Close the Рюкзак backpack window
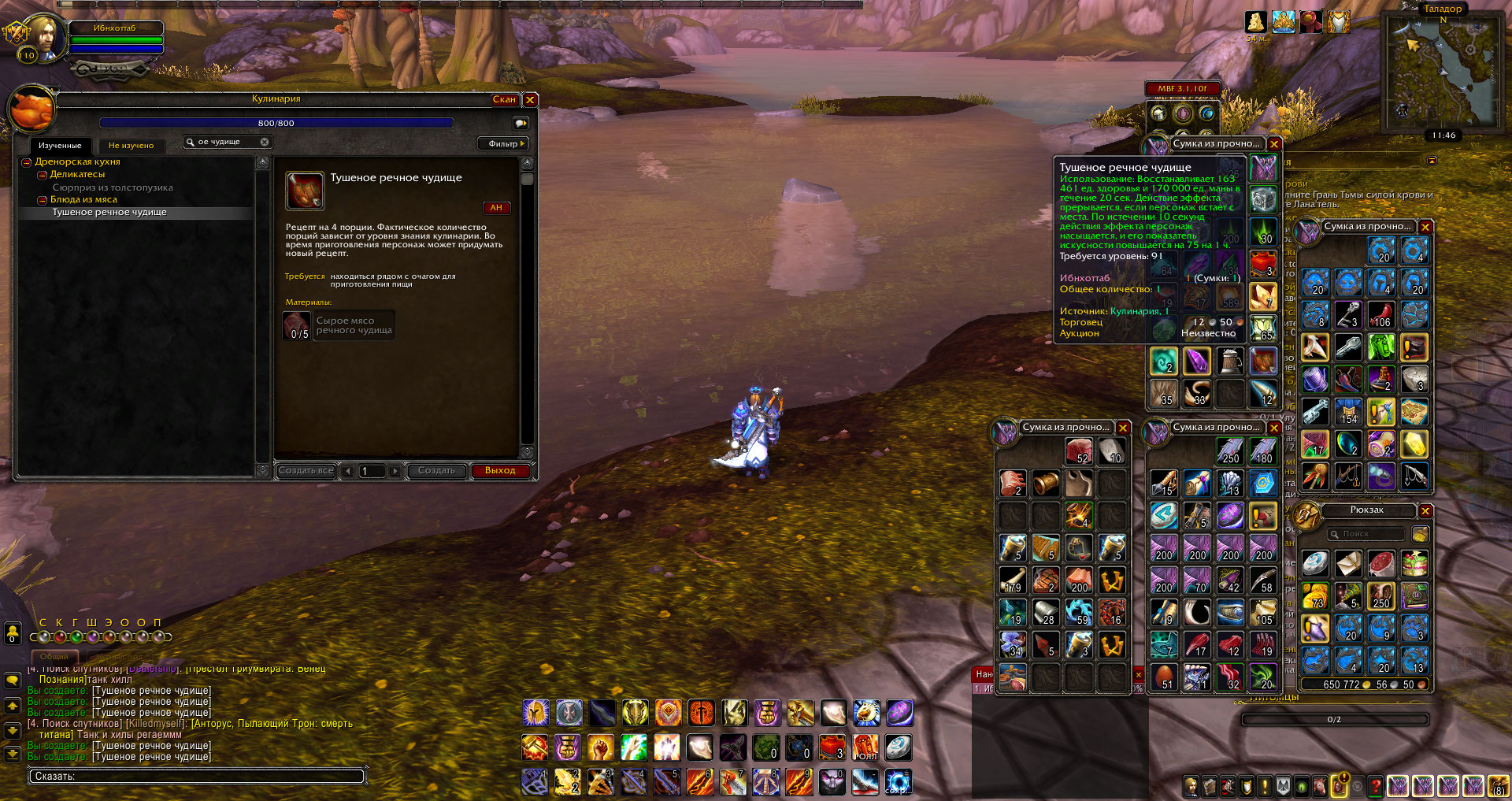The width and height of the screenshot is (1512, 801). pyautogui.click(x=1425, y=511)
